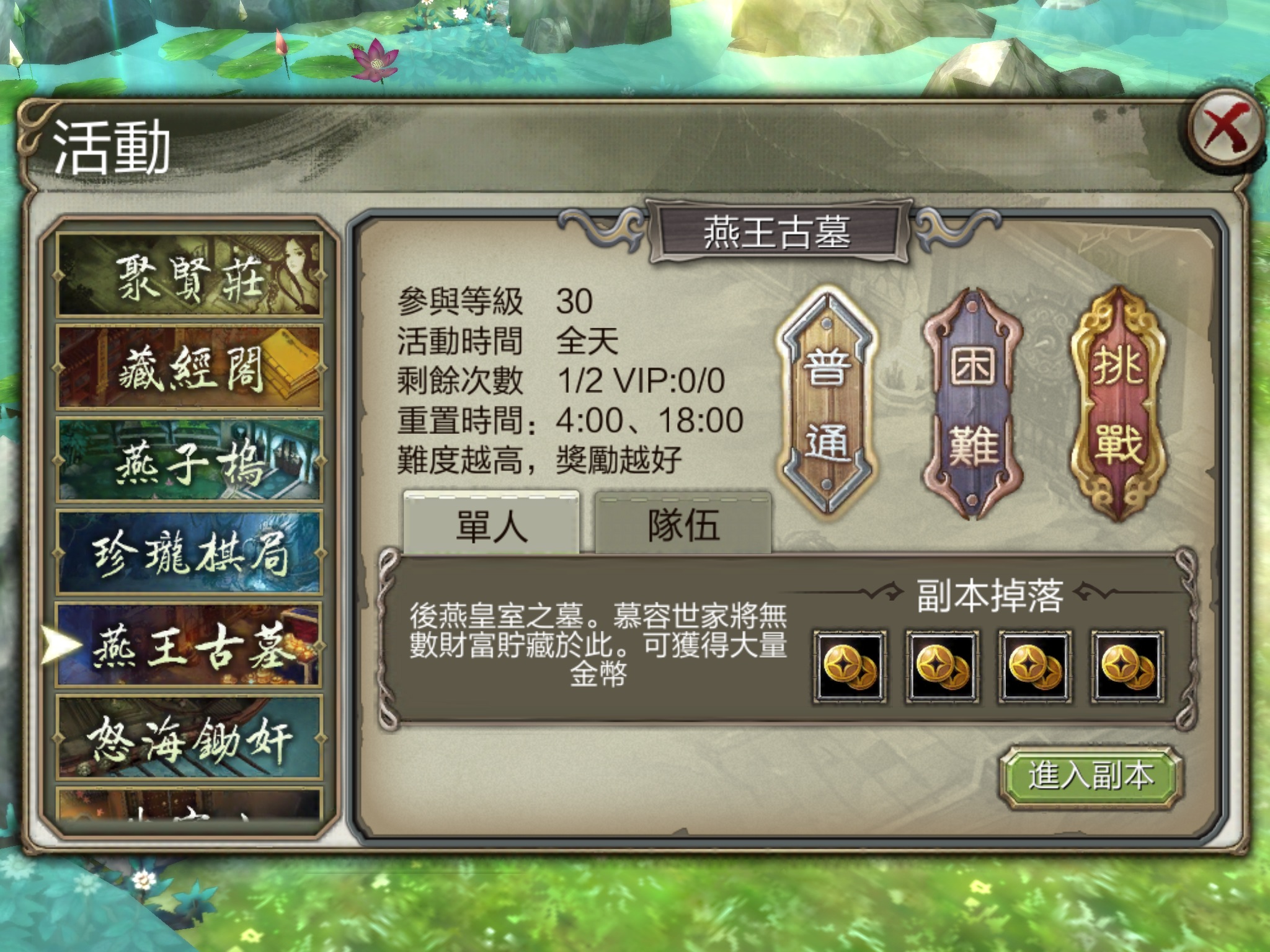
Task: Select 珍瓏棋局 from the activity list
Action: (x=189, y=552)
